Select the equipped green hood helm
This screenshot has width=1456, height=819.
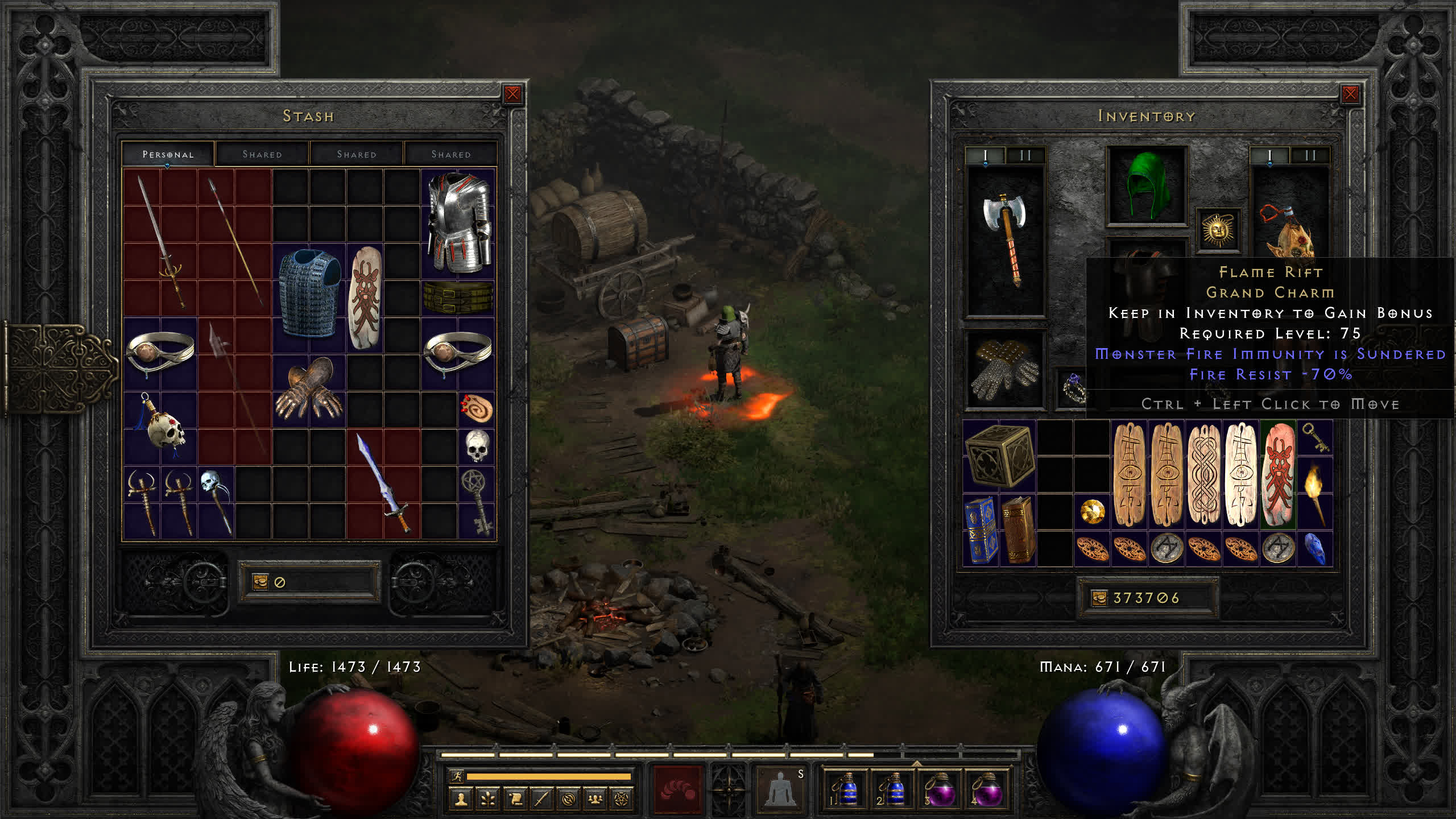[1147, 185]
